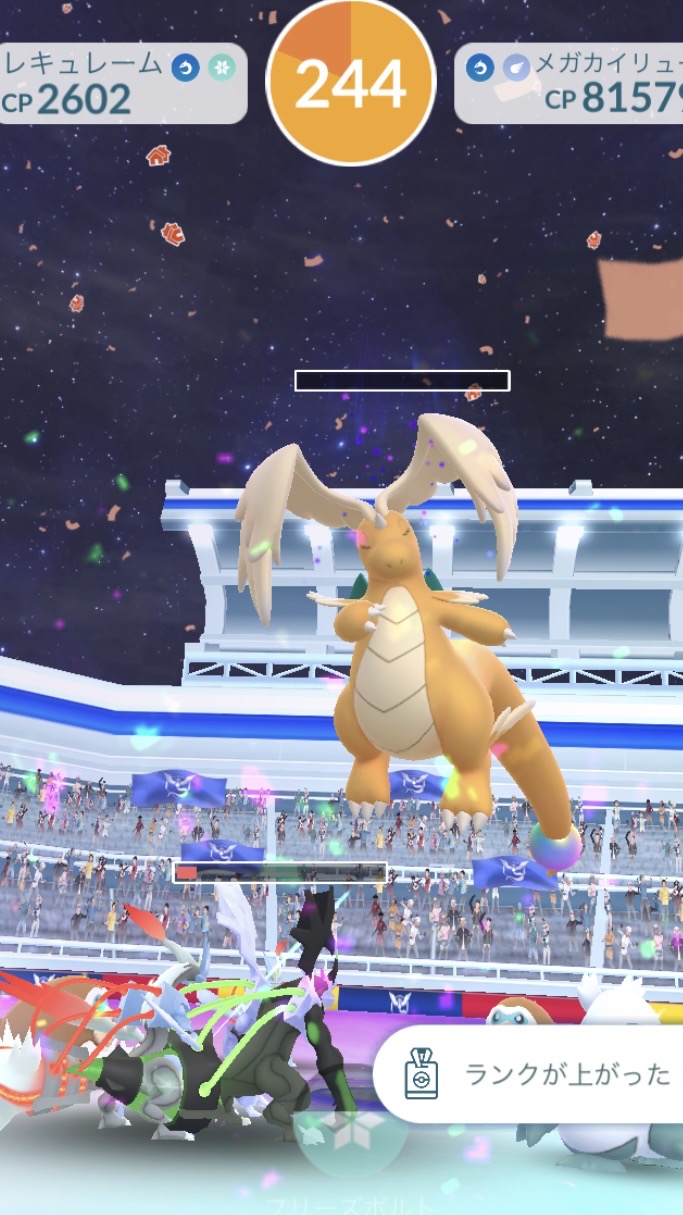
Task: Tap the badge icon in the rank-up notification
Action: tap(420, 1076)
